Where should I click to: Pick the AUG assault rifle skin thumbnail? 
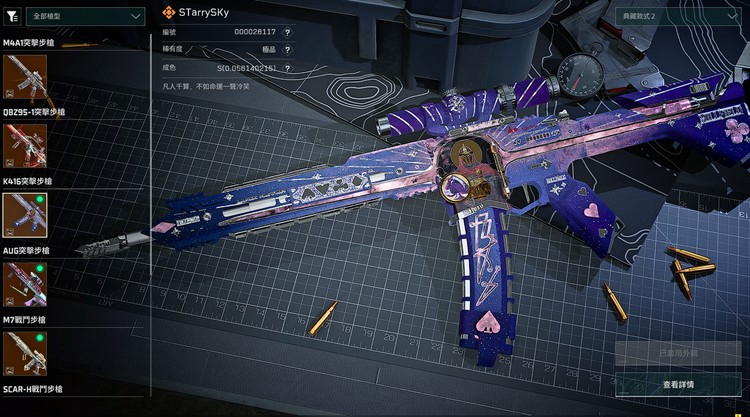pos(25,282)
